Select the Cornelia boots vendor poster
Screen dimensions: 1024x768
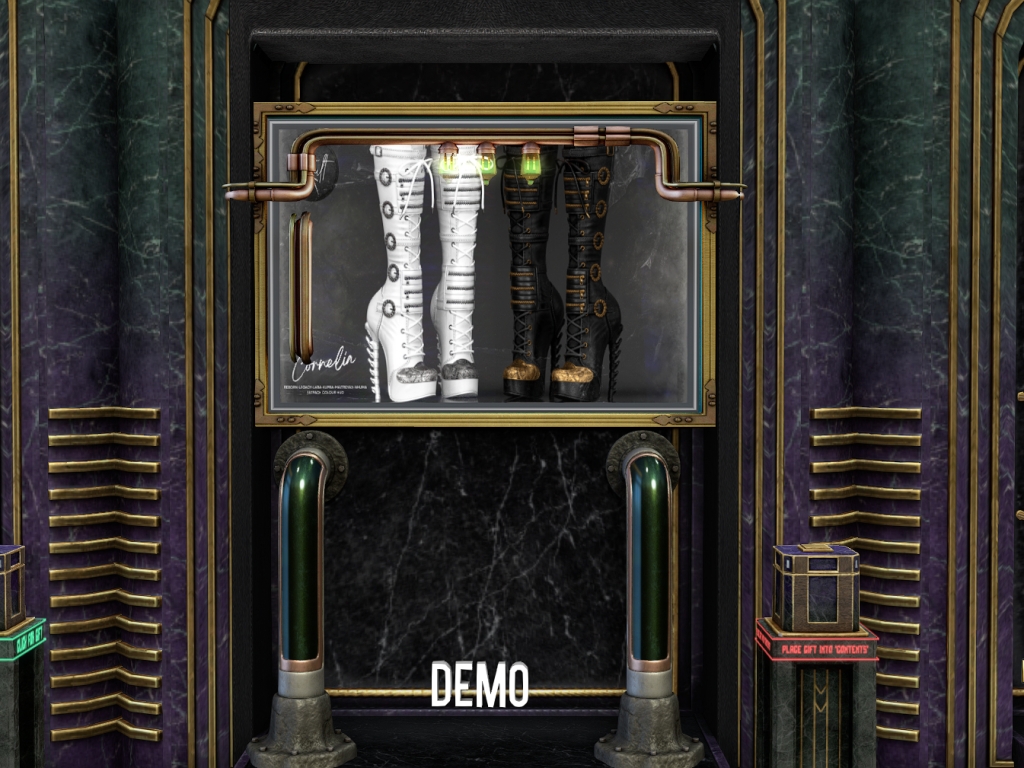pyautogui.click(x=484, y=268)
